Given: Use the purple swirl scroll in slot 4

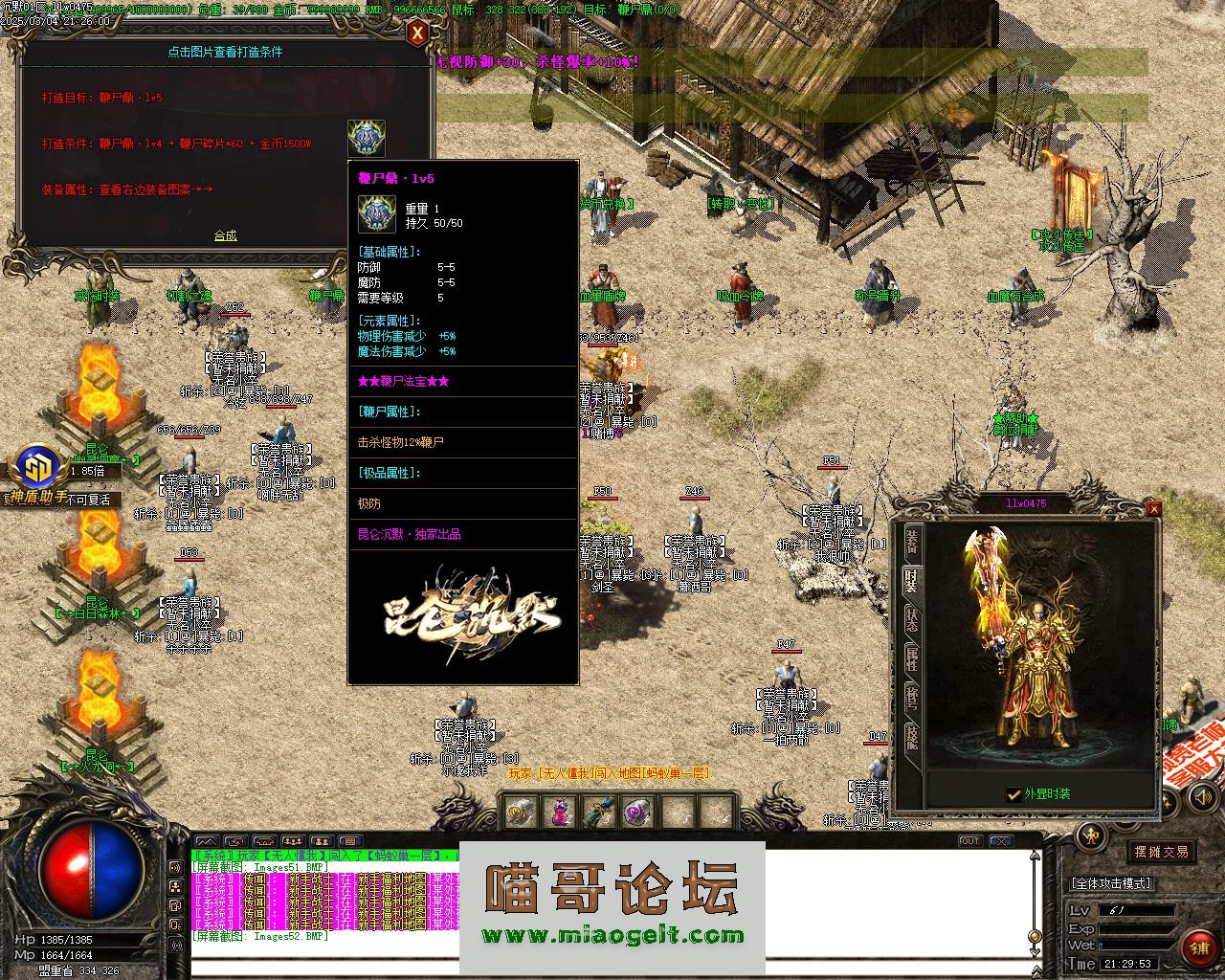Looking at the screenshot, I should [637, 813].
